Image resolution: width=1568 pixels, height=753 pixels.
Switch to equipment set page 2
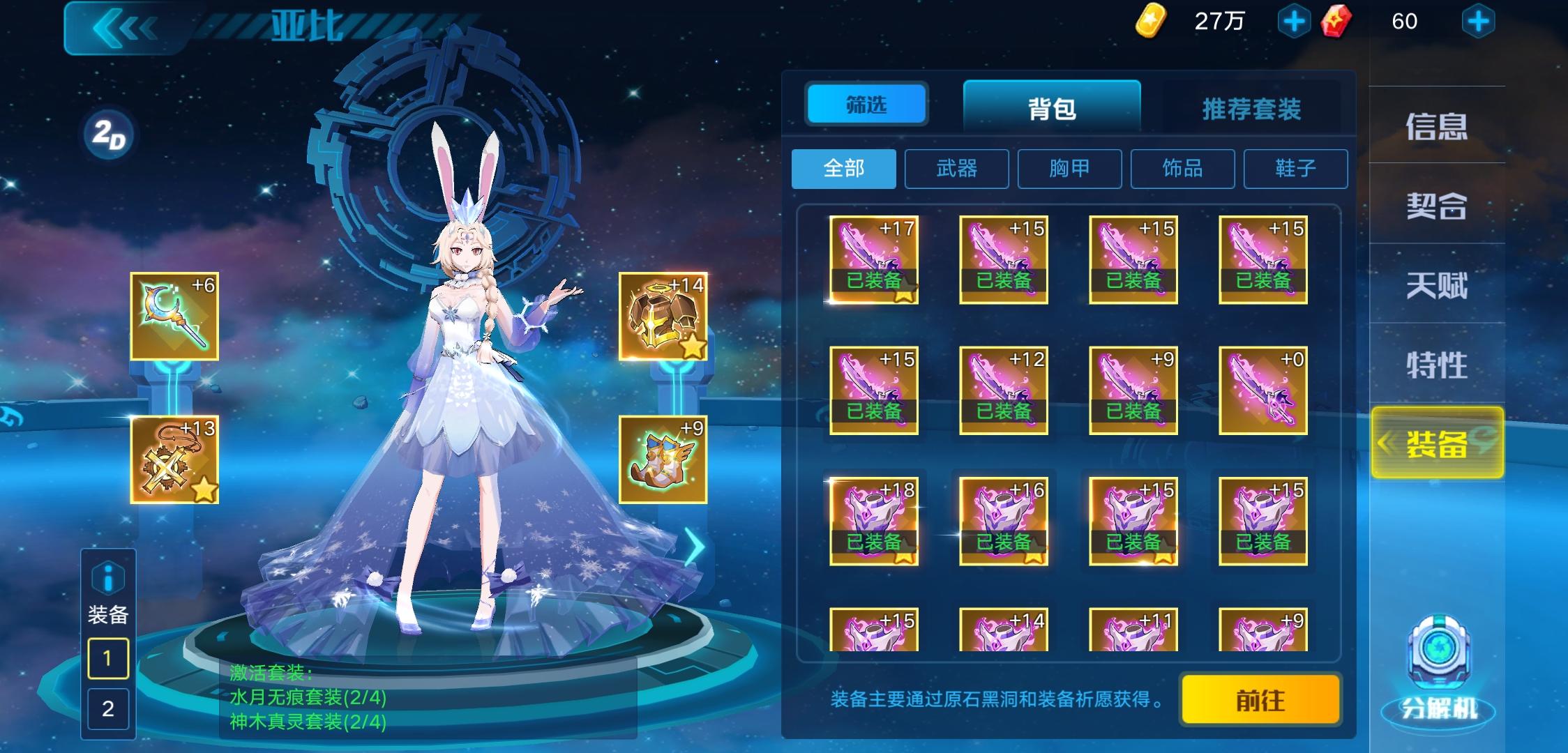(x=107, y=708)
